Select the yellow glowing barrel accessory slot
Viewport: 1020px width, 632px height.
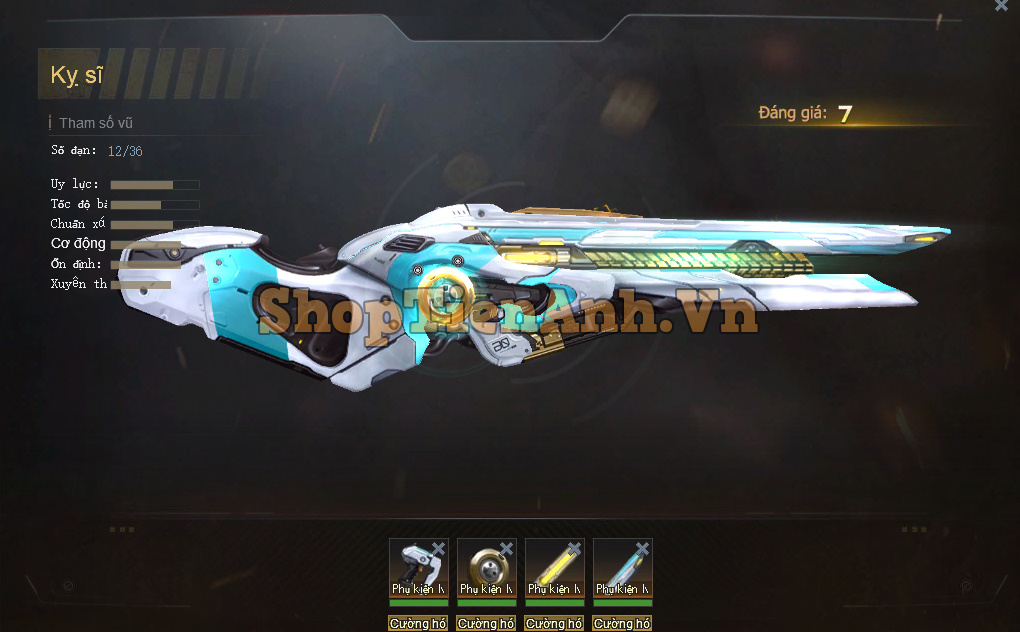click(552, 567)
